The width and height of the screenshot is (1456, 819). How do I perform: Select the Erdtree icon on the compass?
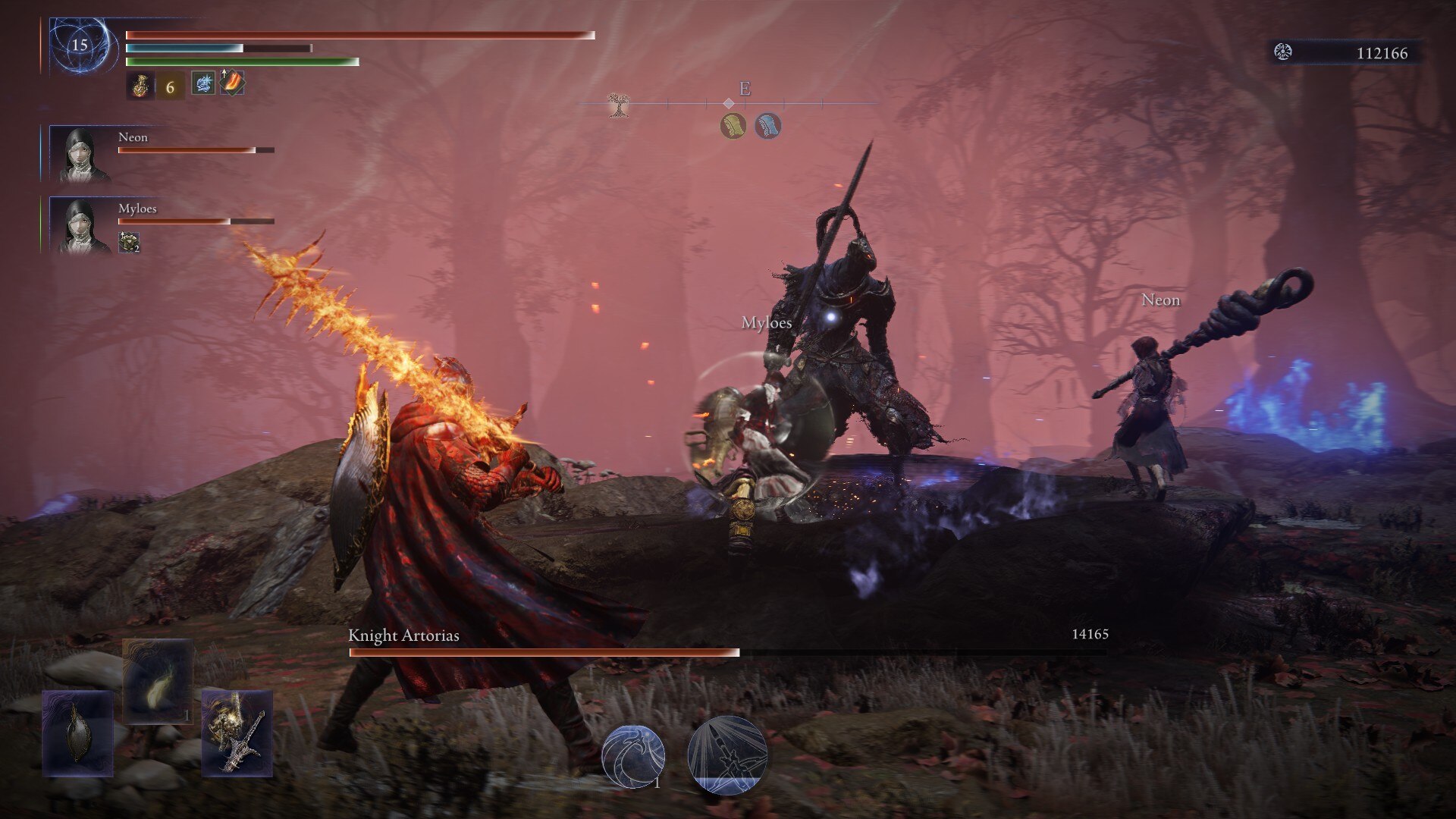618,104
